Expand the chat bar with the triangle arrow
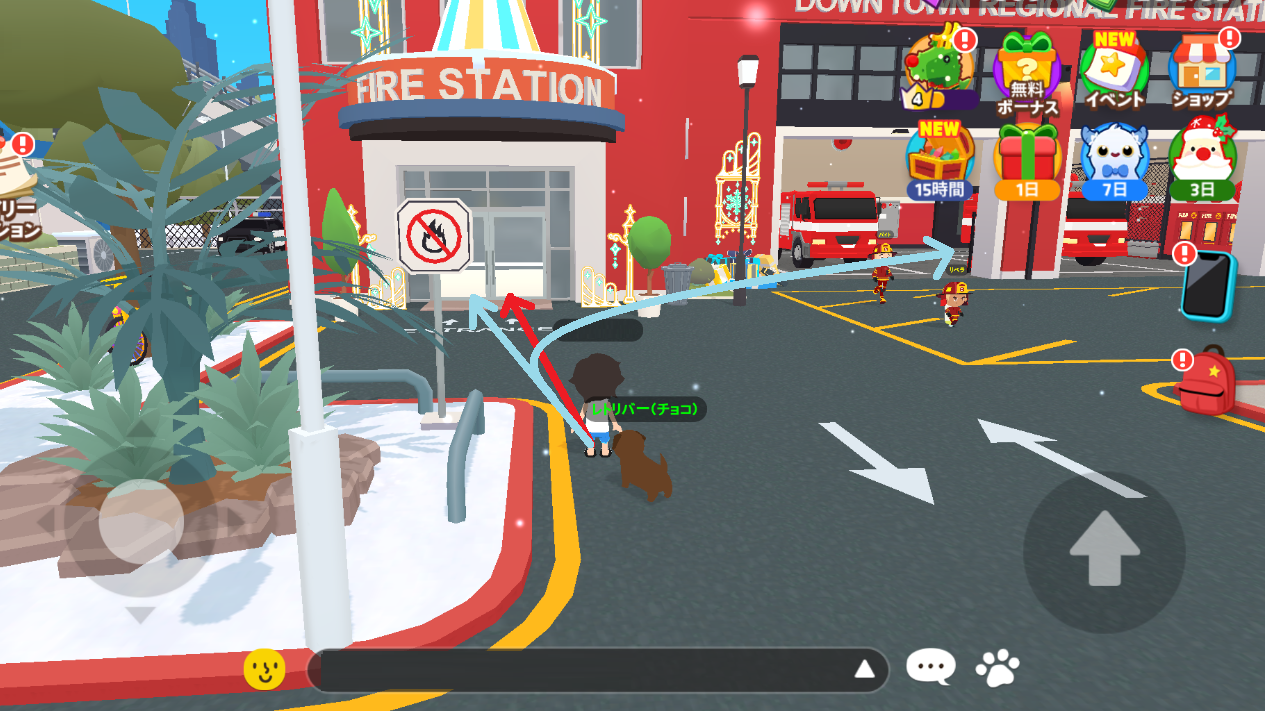Screen dimensions: 1265x711 coord(865,670)
